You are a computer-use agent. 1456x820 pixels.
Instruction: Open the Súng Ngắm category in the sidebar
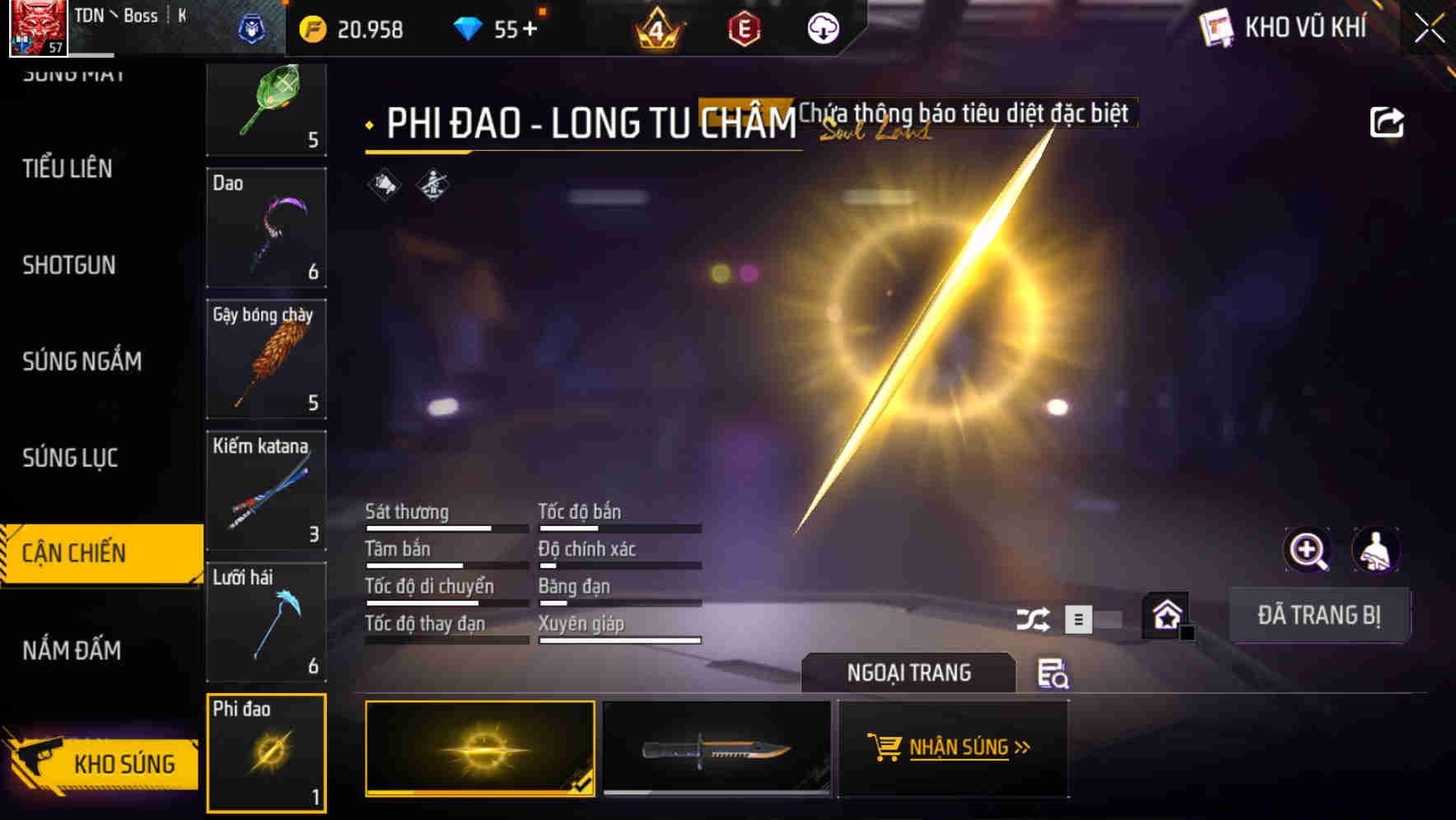(x=82, y=361)
